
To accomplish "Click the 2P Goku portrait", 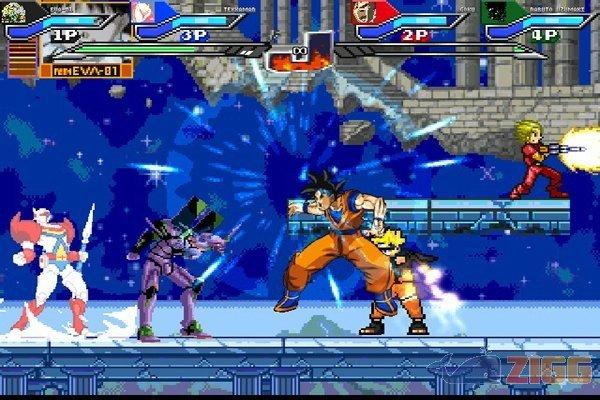I will [364, 12].
